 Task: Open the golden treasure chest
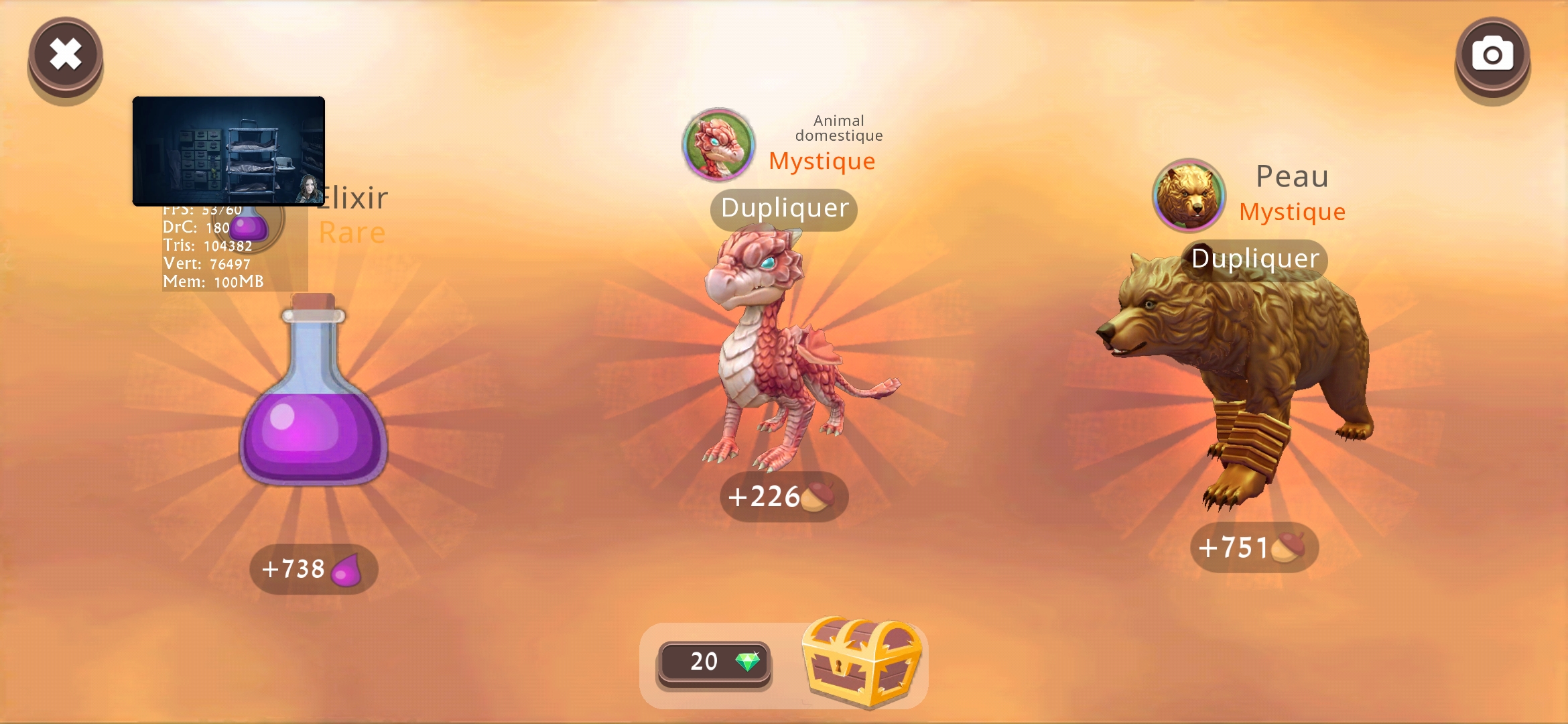(x=860, y=660)
